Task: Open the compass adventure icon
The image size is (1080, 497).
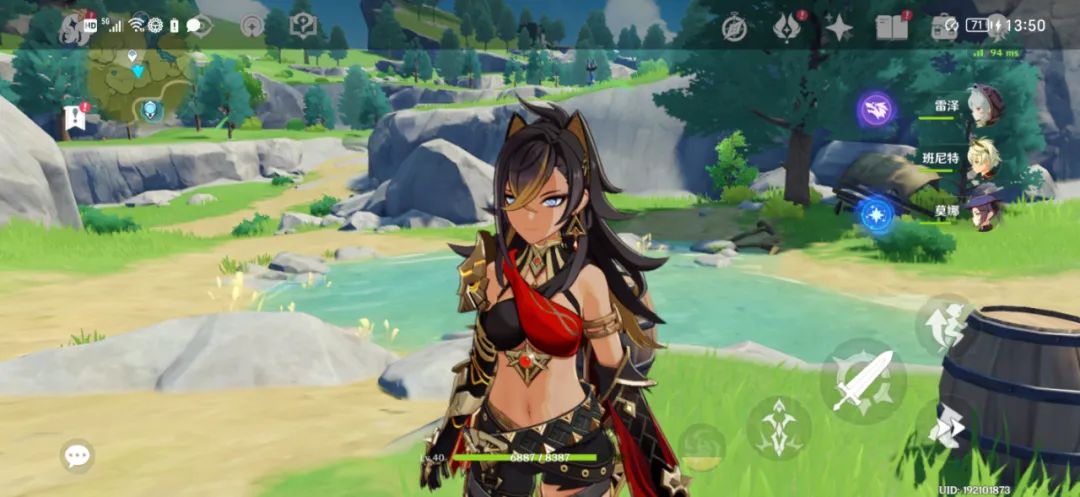Action: pyautogui.click(x=735, y=28)
